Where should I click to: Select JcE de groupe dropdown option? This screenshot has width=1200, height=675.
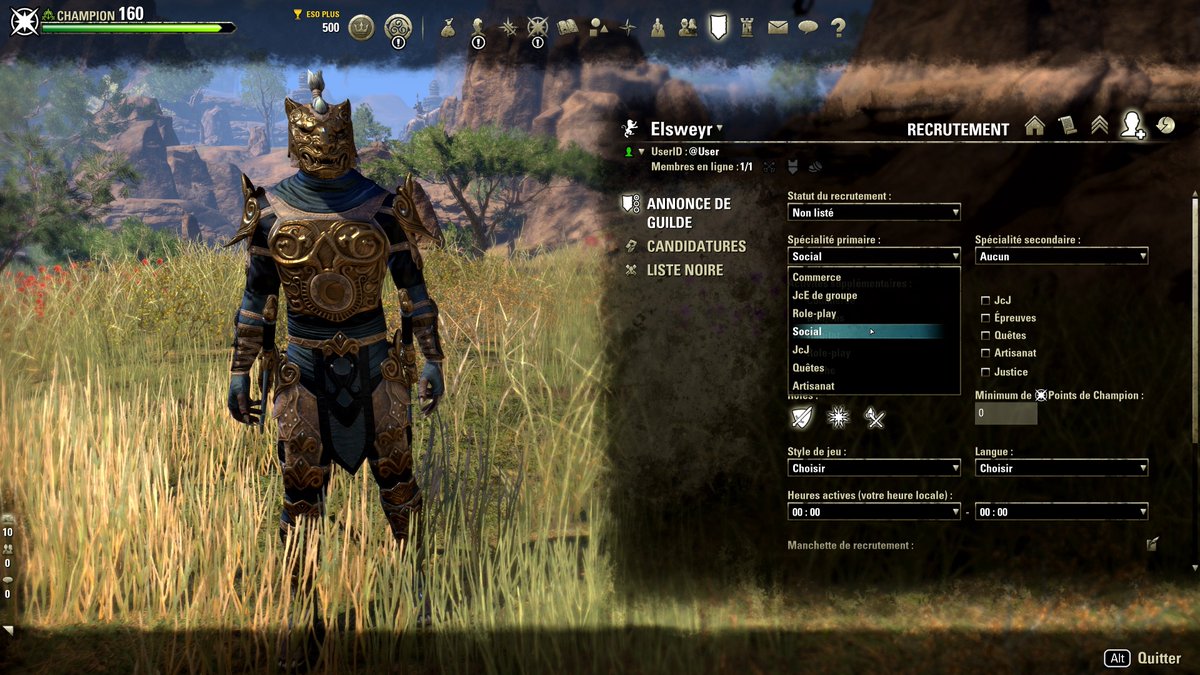(825, 295)
